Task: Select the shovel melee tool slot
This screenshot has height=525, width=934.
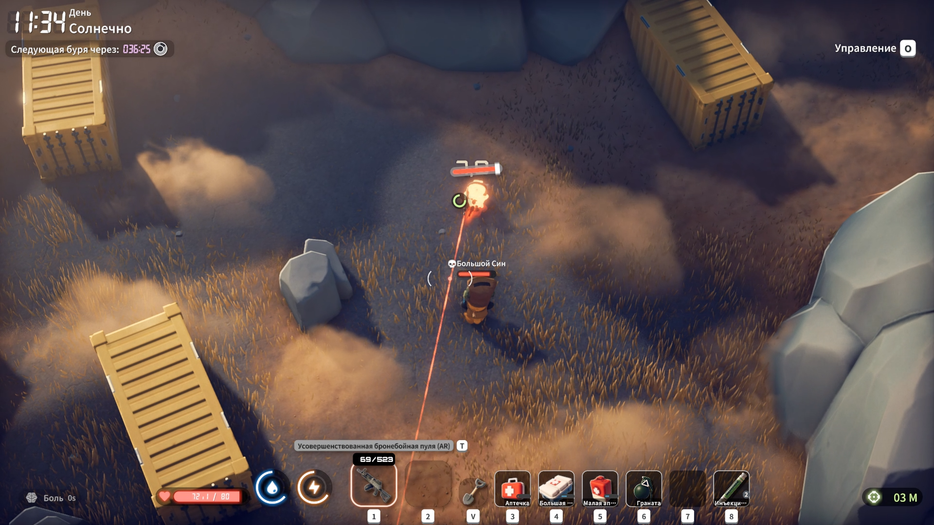Action: point(473,490)
